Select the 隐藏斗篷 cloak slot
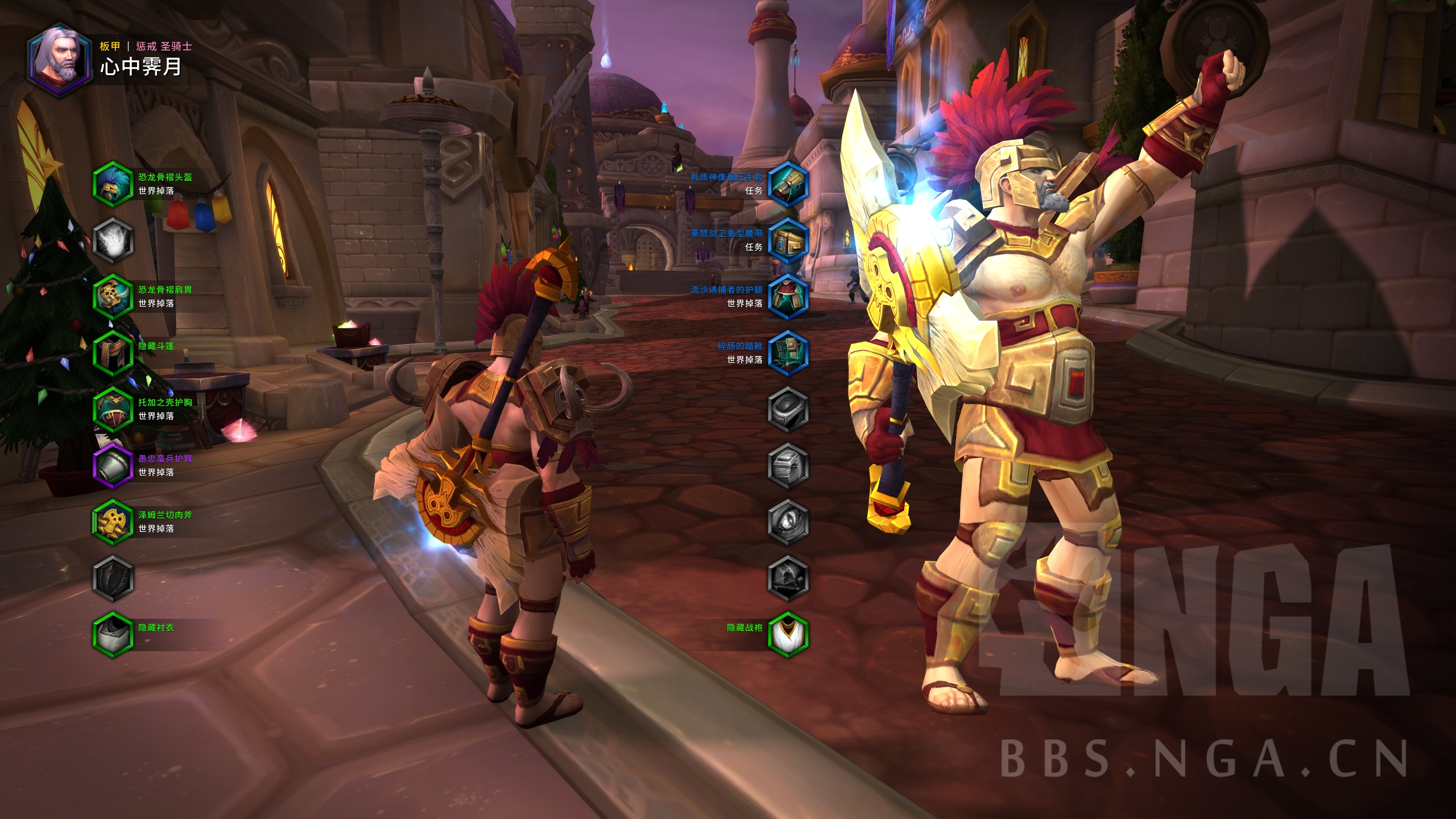Screen dimensions: 1456x819 pos(113,353)
